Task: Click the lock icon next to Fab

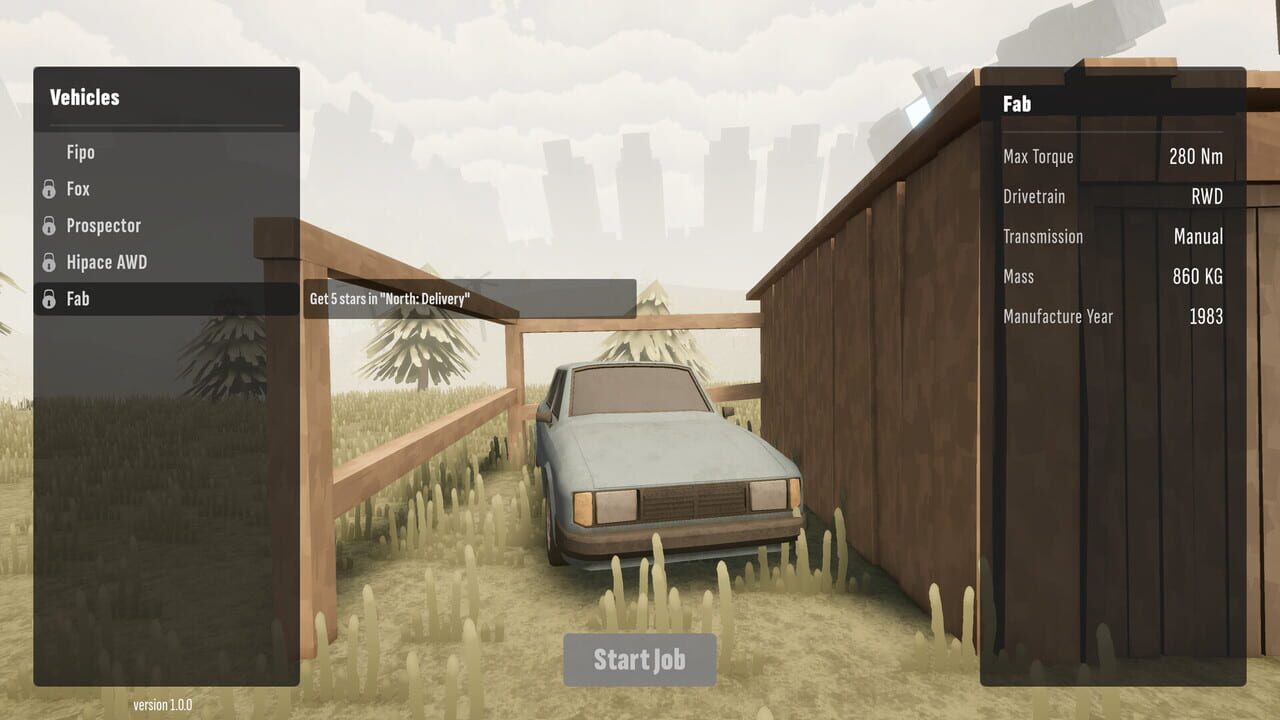Action: pyautogui.click(x=48, y=298)
